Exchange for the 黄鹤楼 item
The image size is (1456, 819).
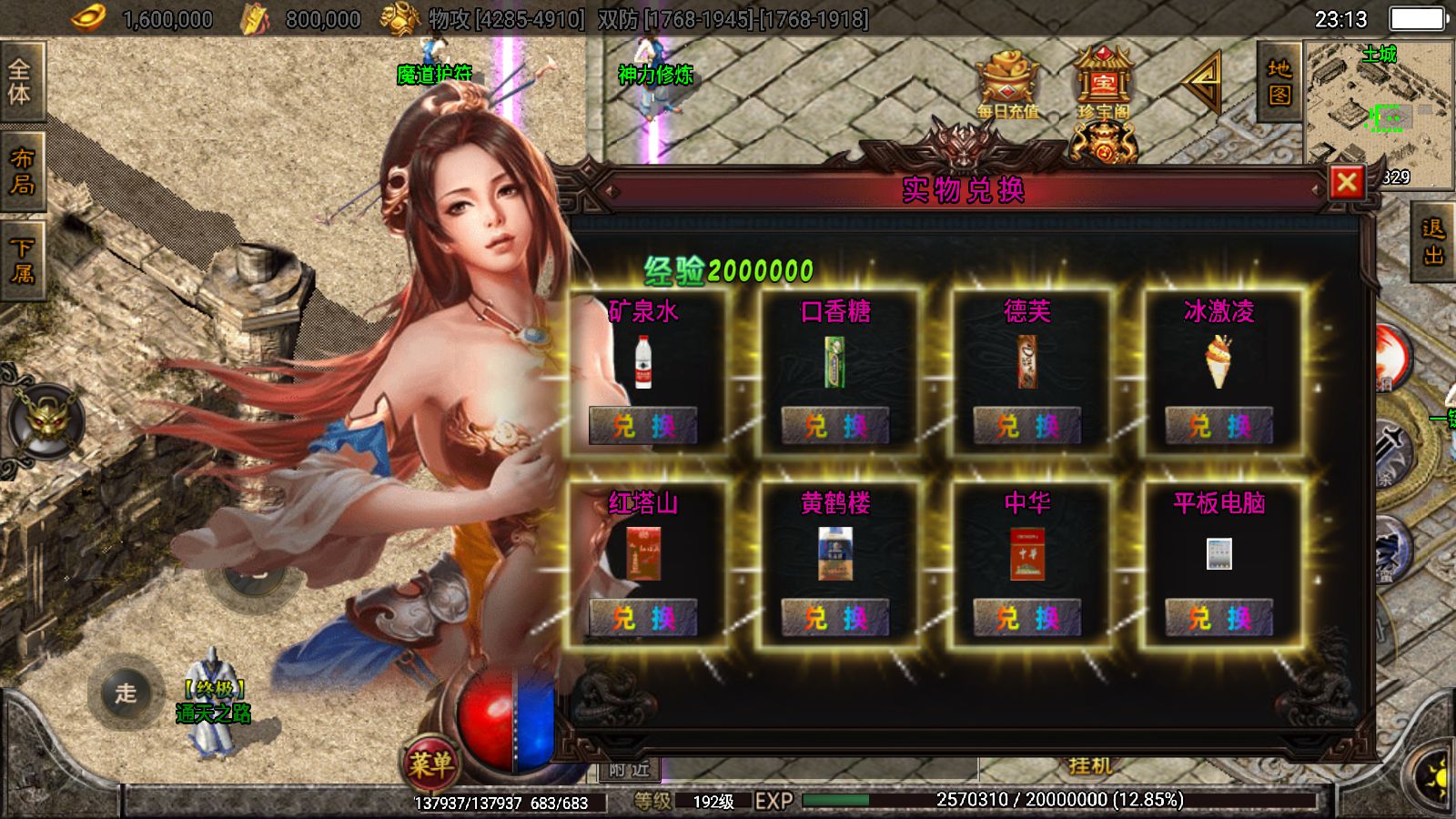[x=835, y=618]
